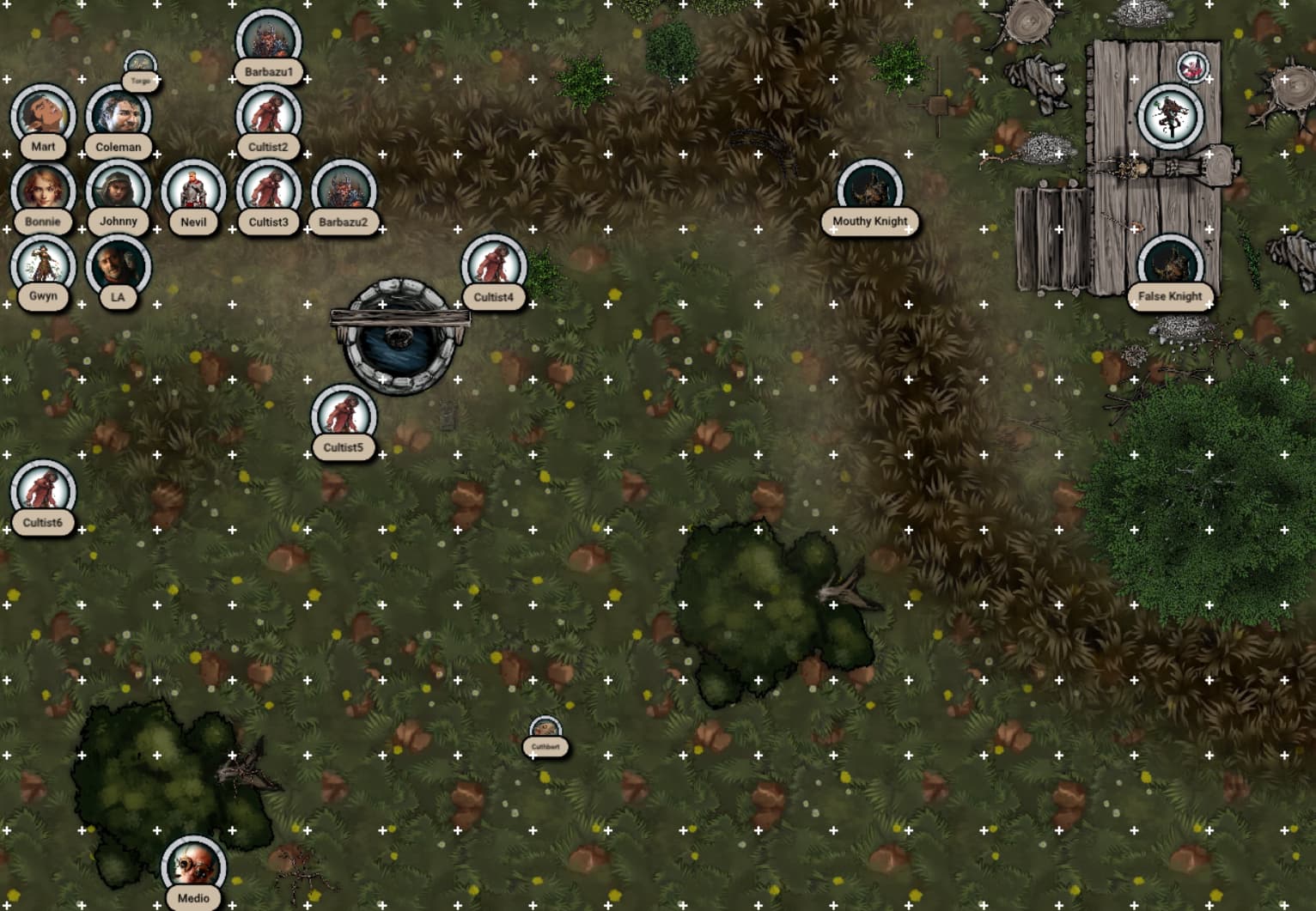Select Coleman's token
The image size is (1316, 911).
point(119,117)
